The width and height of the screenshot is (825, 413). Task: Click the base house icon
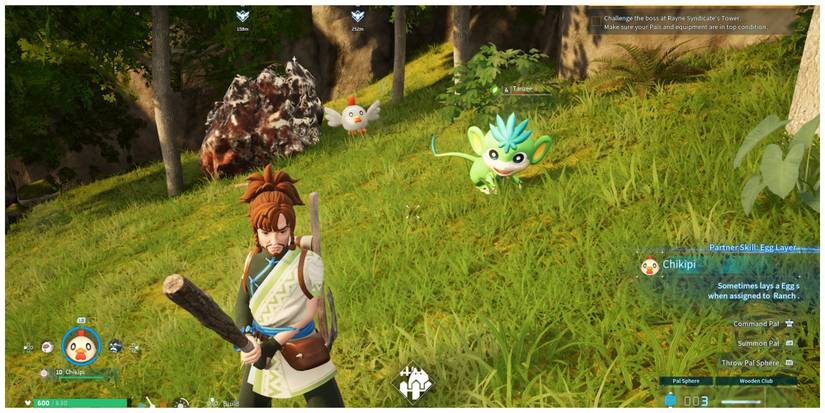[414, 383]
